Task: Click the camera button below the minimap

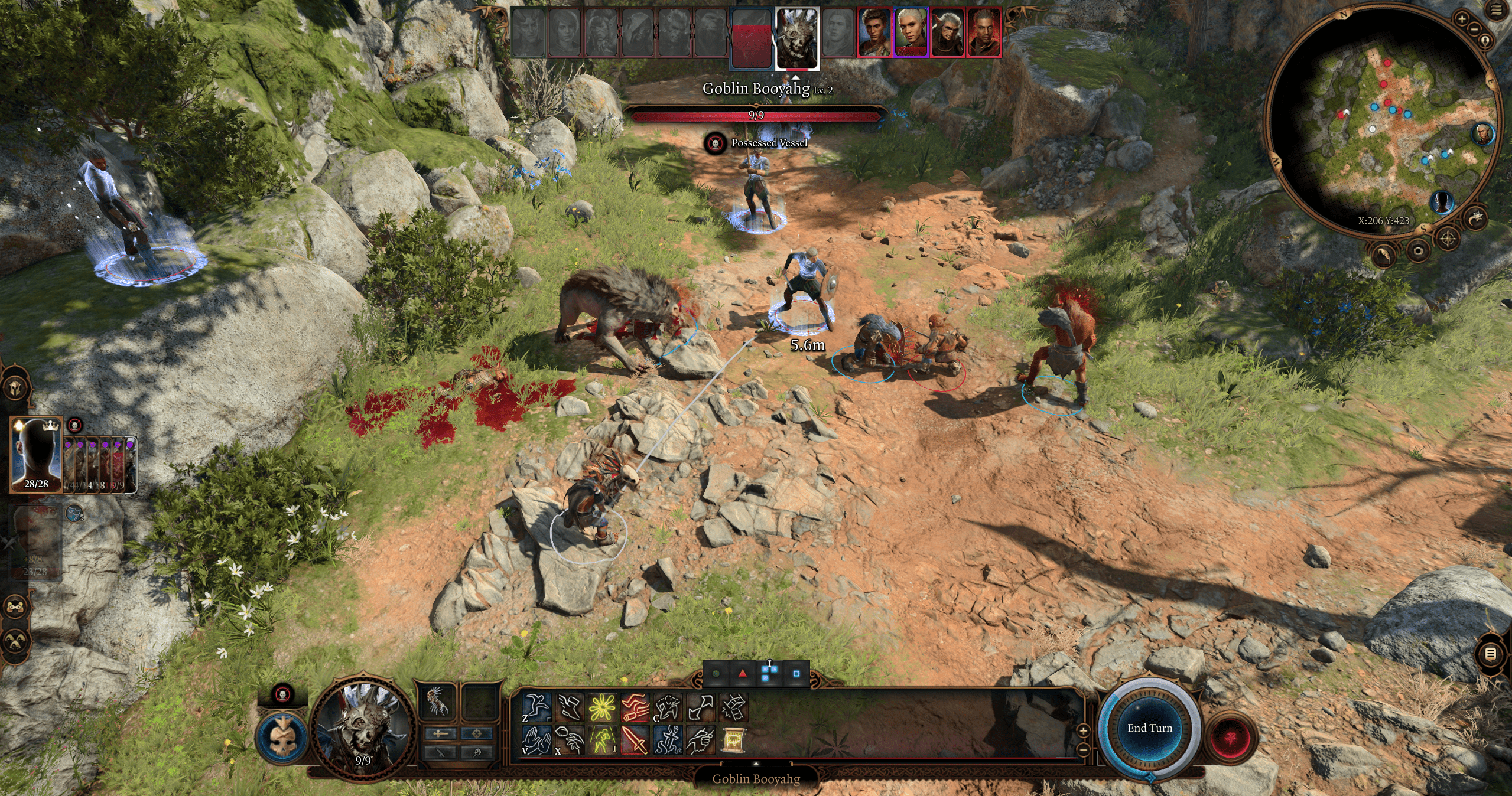Action: click(1418, 251)
